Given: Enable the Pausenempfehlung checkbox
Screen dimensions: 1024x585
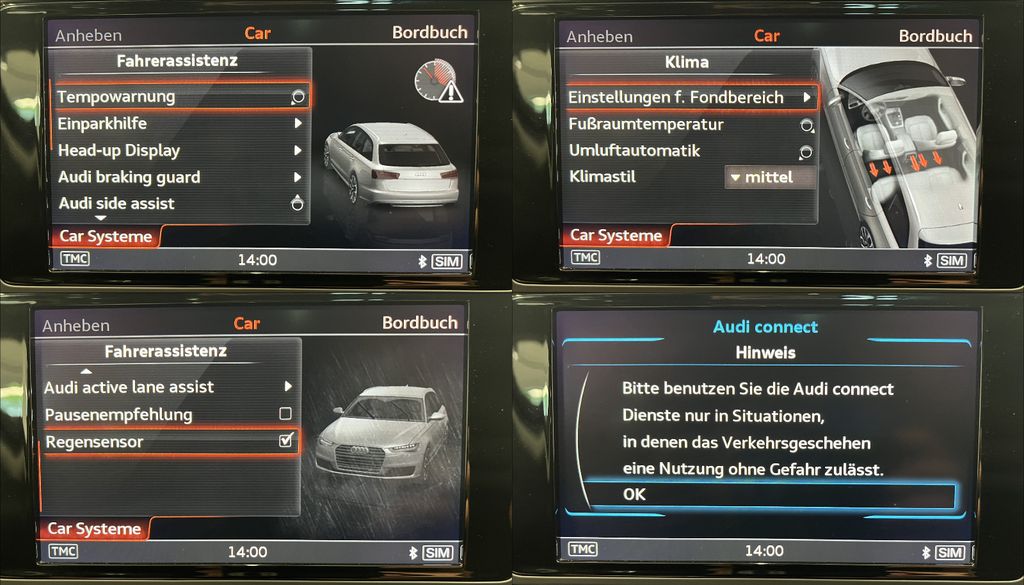Looking at the screenshot, I should 285,414.
